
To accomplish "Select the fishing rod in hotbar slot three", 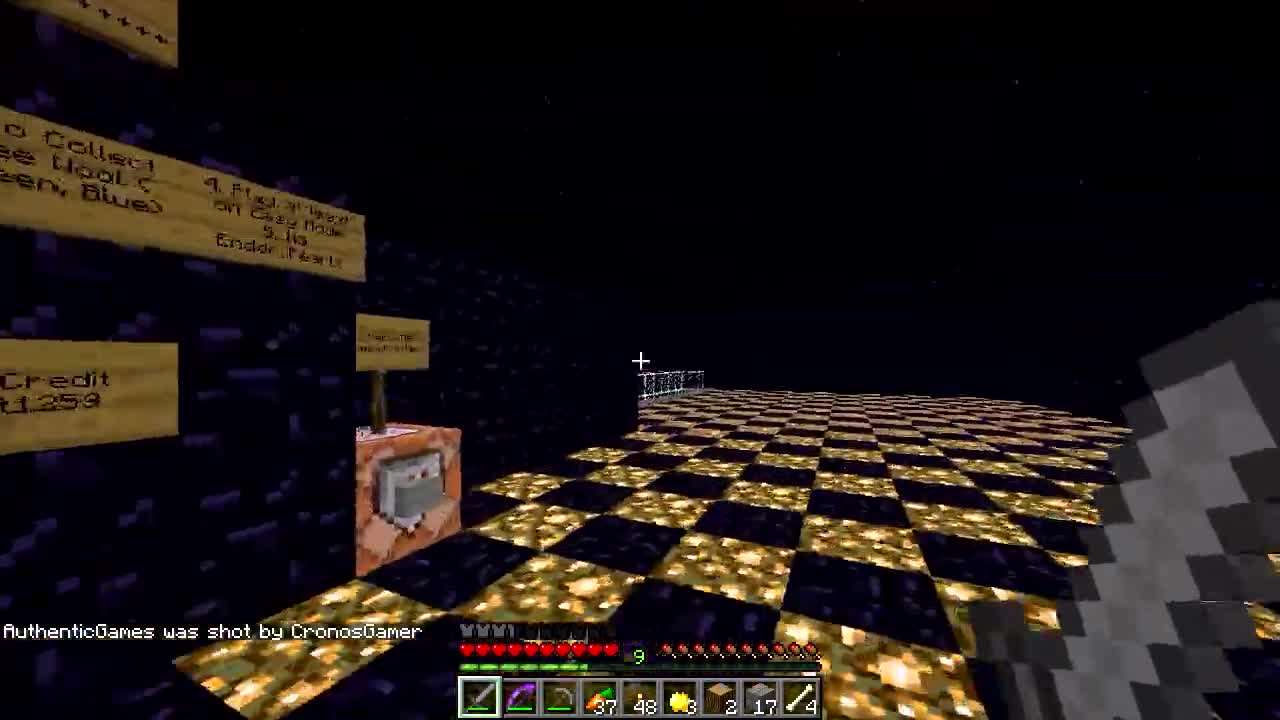I will (559, 695).
